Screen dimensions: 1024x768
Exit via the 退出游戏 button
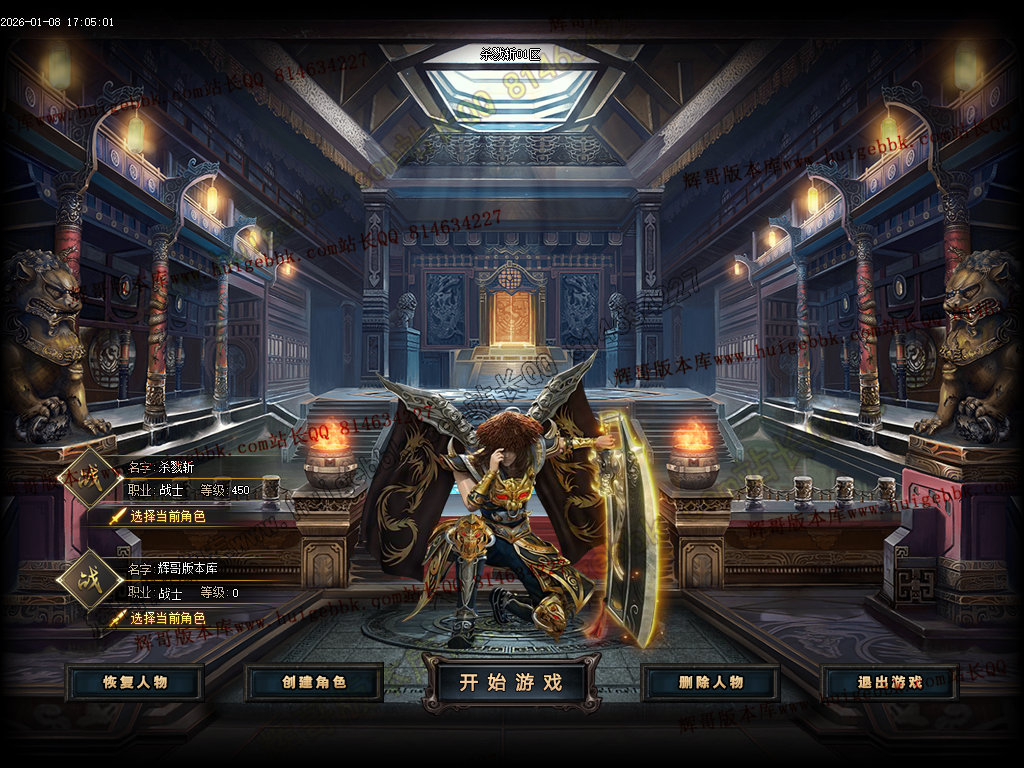coord(890,683)
